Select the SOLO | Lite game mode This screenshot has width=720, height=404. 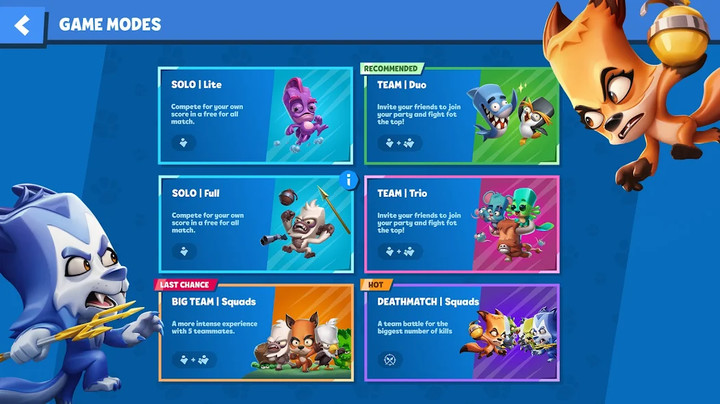[x=255, y=116]
